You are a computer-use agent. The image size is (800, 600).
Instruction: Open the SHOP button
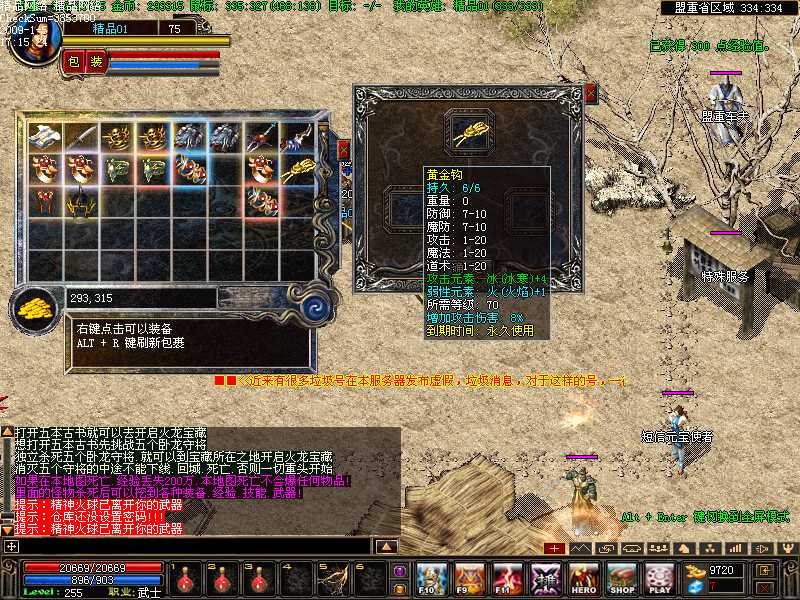click(x=622, y=578)
